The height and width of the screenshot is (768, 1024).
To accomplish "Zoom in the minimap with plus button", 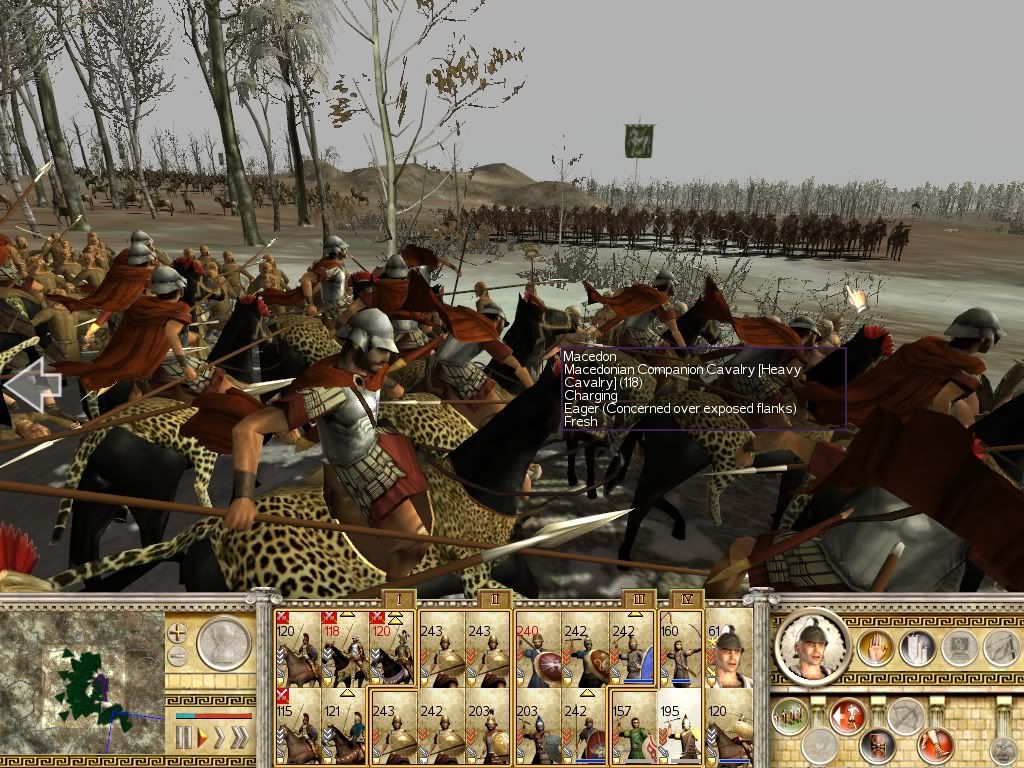I will click(x=178, y=632).
